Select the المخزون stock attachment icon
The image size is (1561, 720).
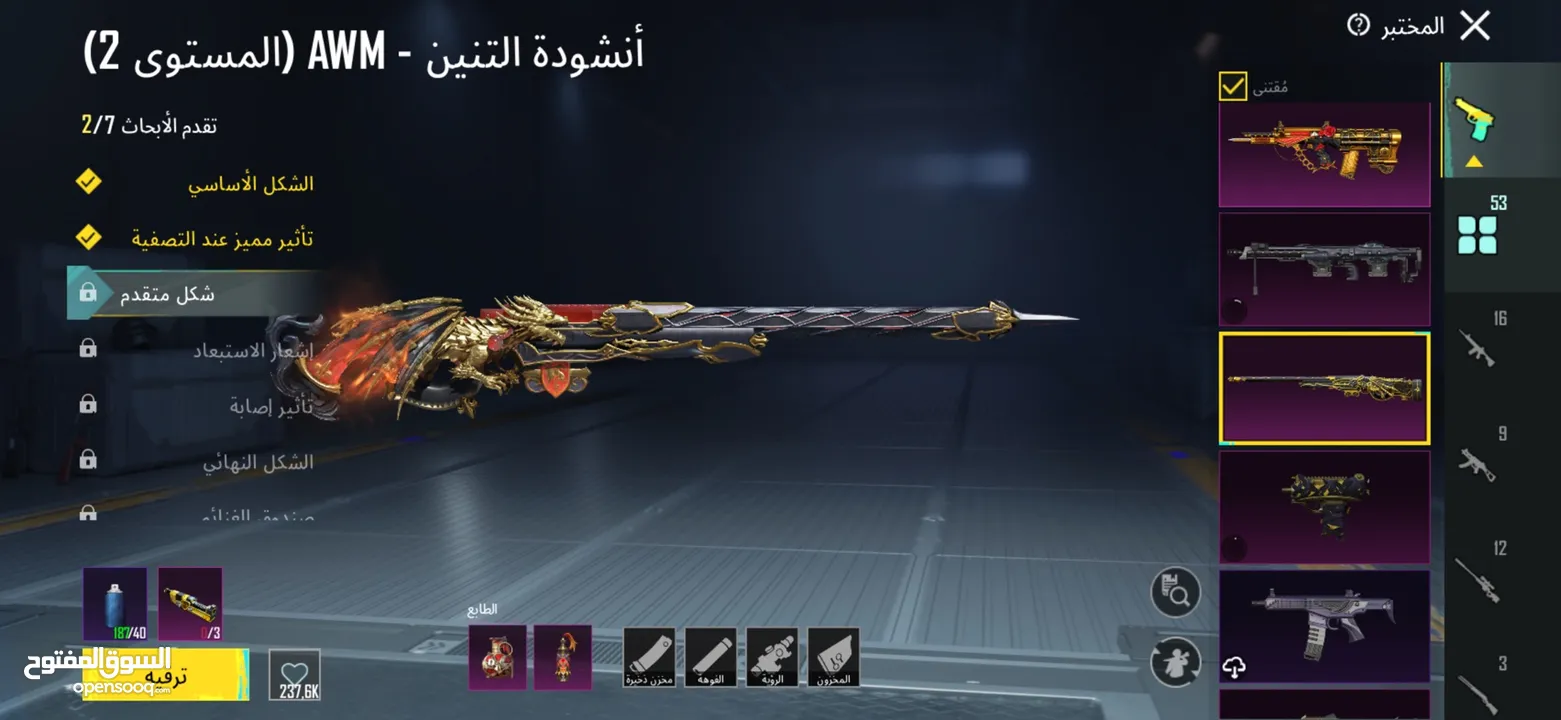tap(834, 657)
